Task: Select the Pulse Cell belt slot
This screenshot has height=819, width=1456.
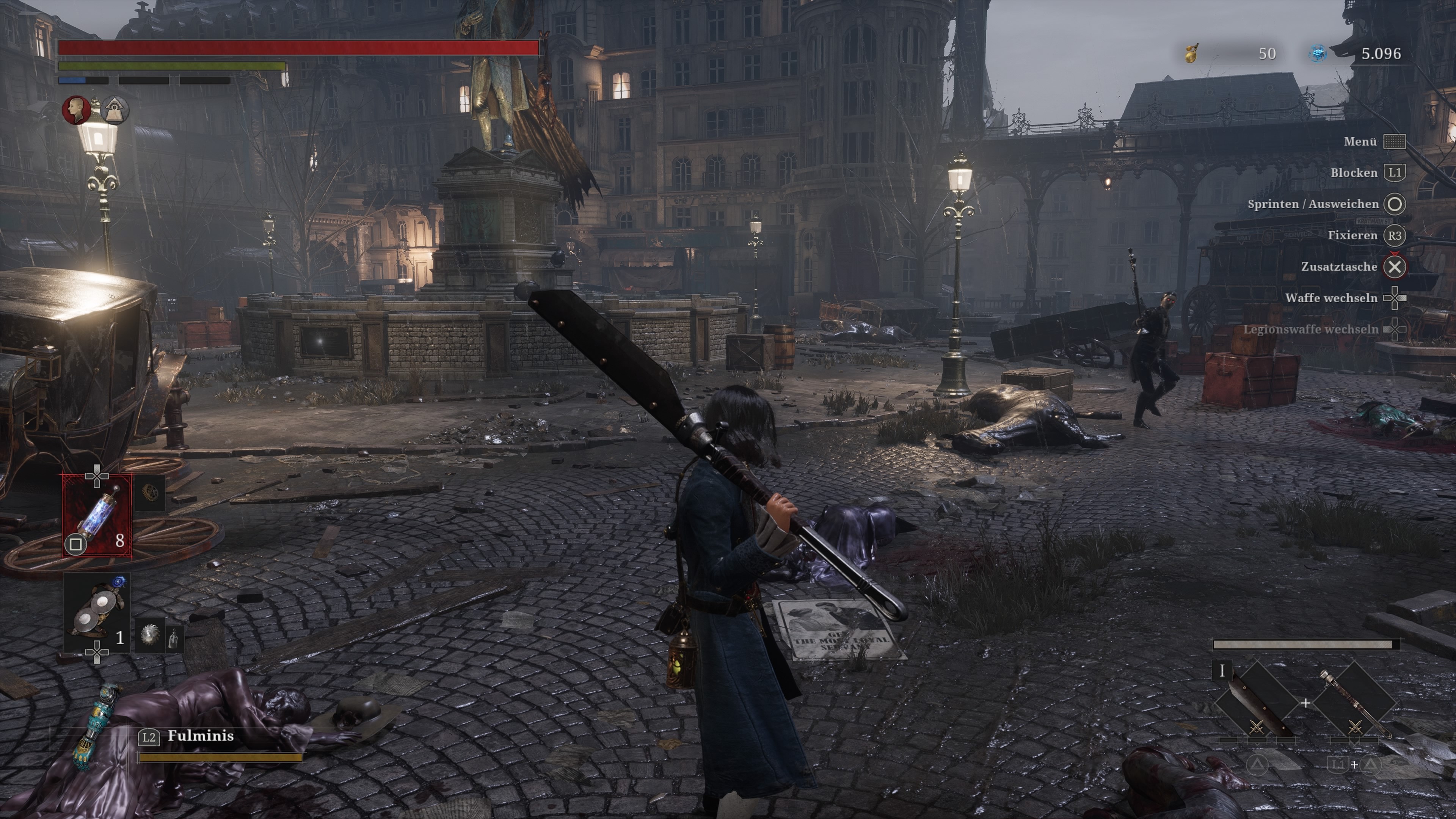Action: [97, 516]
